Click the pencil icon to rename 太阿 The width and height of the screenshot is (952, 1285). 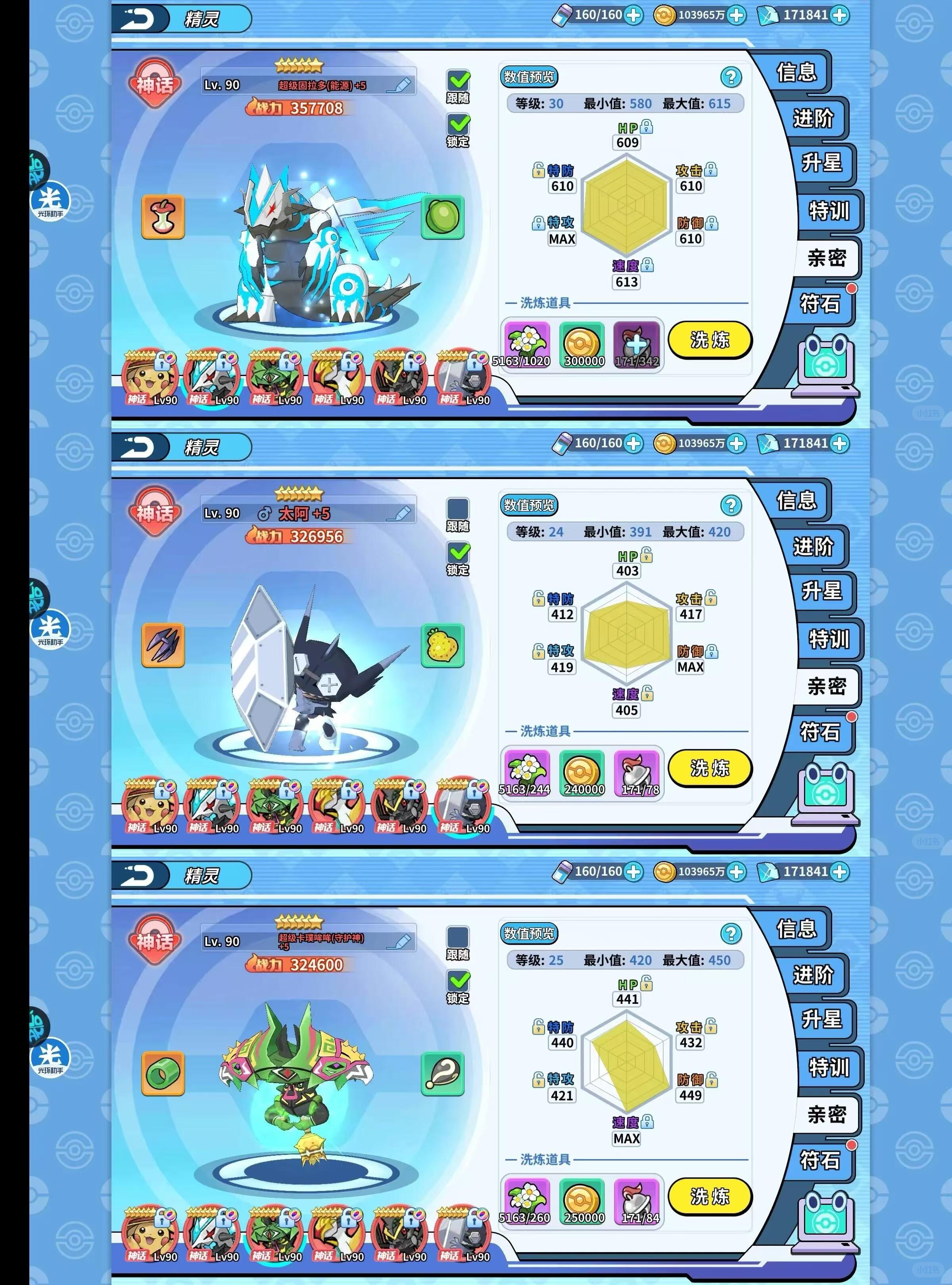click(399, 514)
